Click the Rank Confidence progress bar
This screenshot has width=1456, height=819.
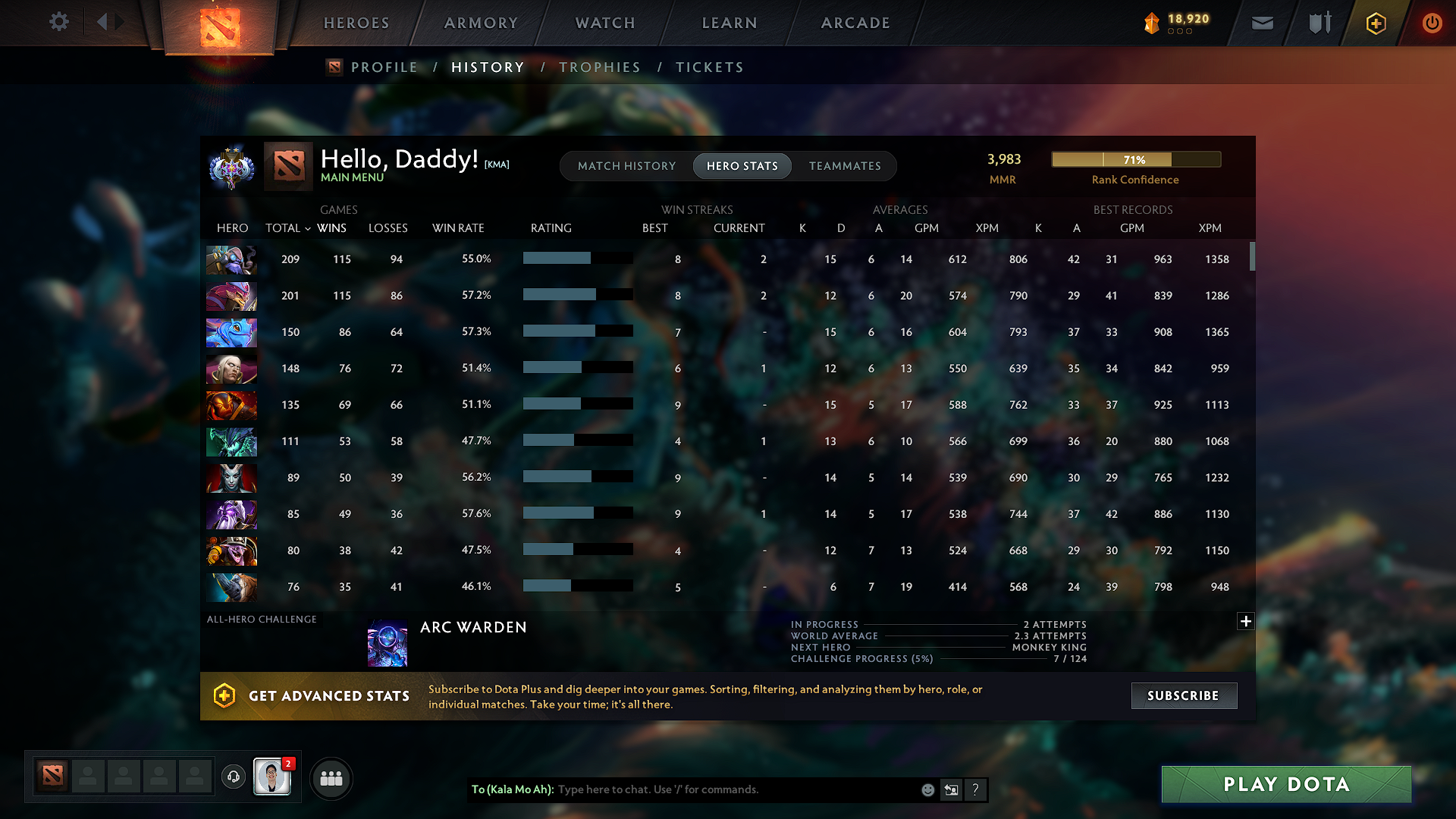point(1135,159)
